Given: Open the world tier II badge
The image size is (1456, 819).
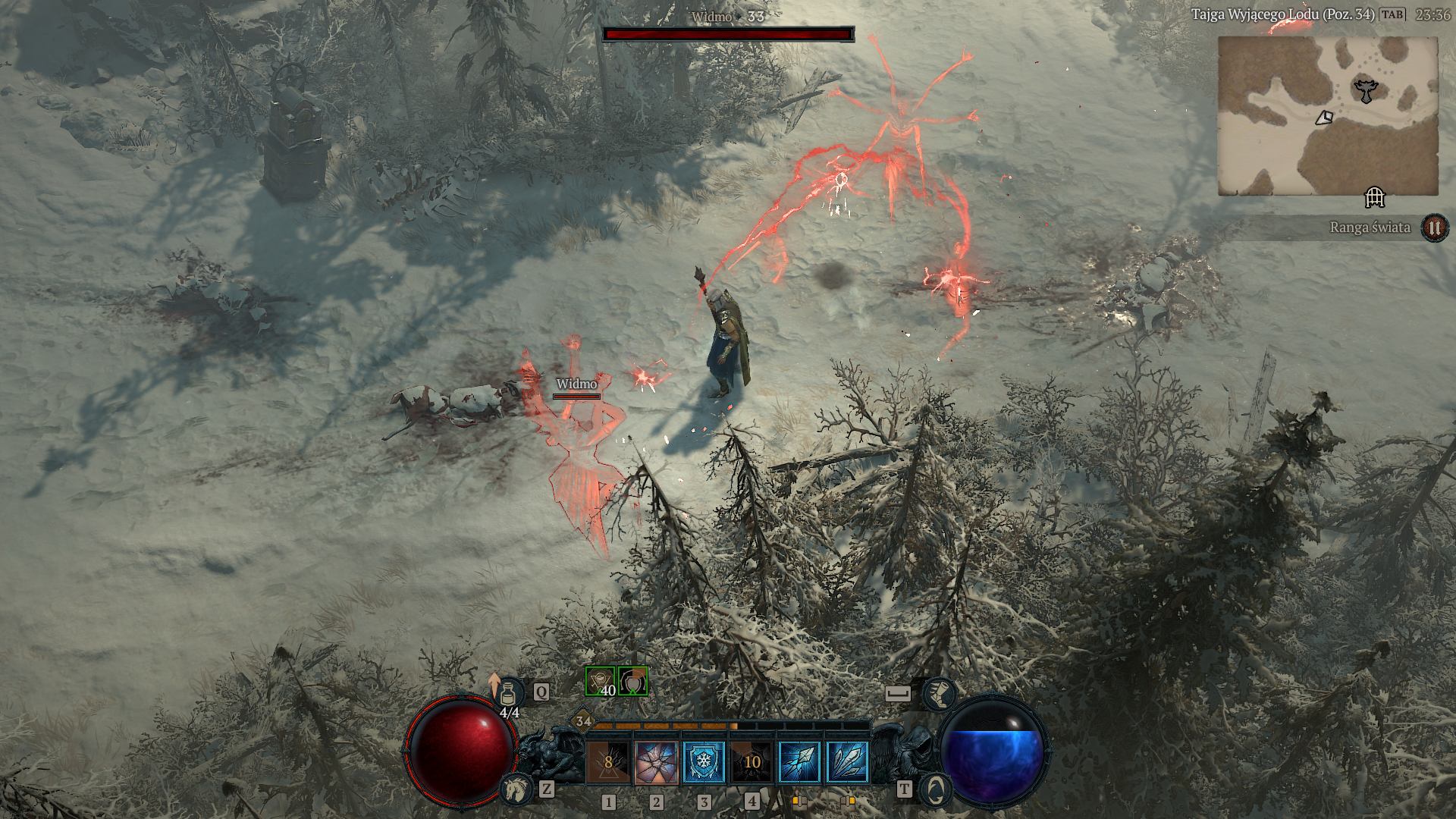Looking at the screenshot, I should click(1434, 227).
